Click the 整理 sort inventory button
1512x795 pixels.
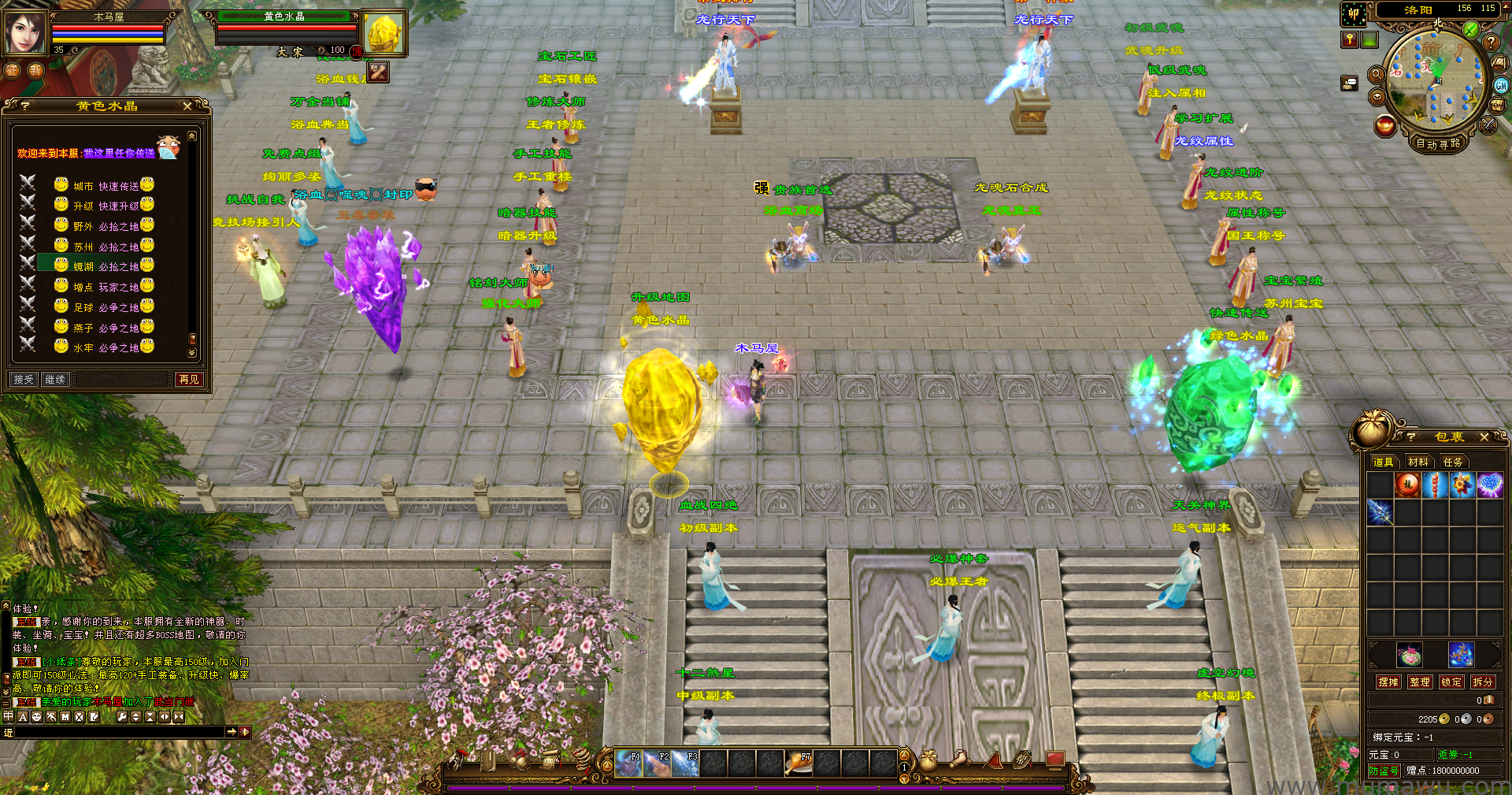point(1420,682)
